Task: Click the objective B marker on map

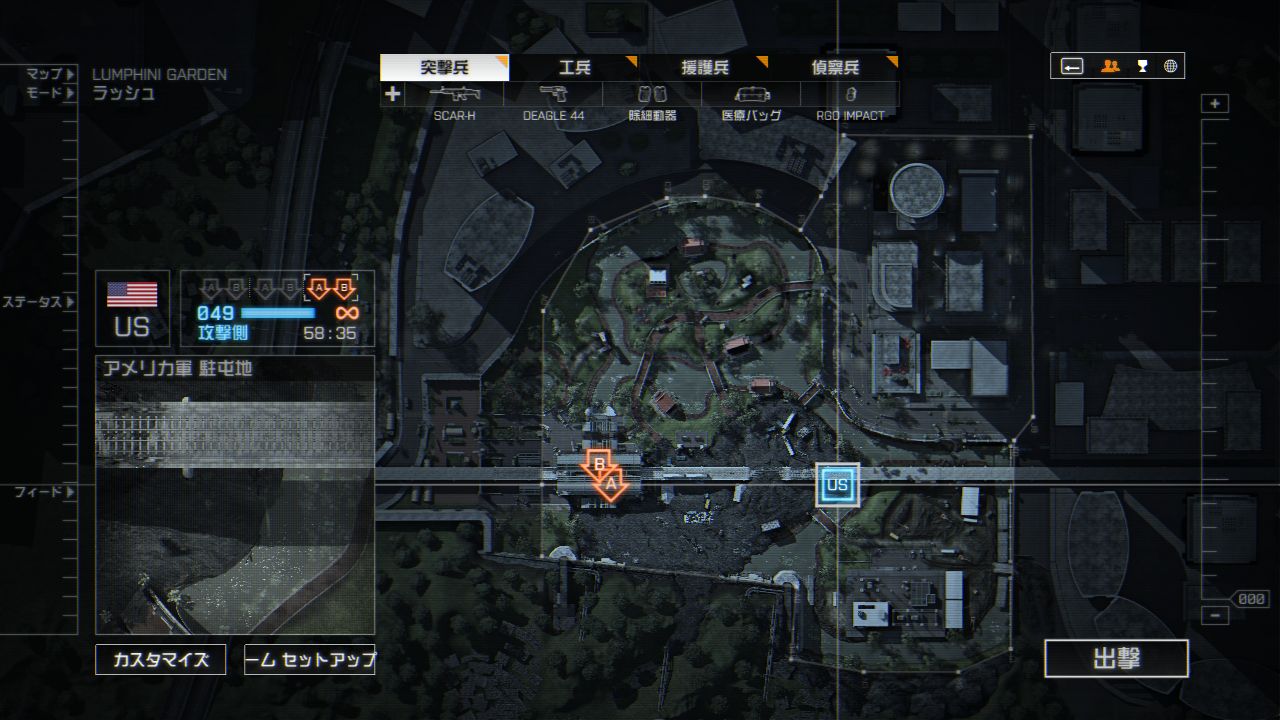Action: coord(598,465)
